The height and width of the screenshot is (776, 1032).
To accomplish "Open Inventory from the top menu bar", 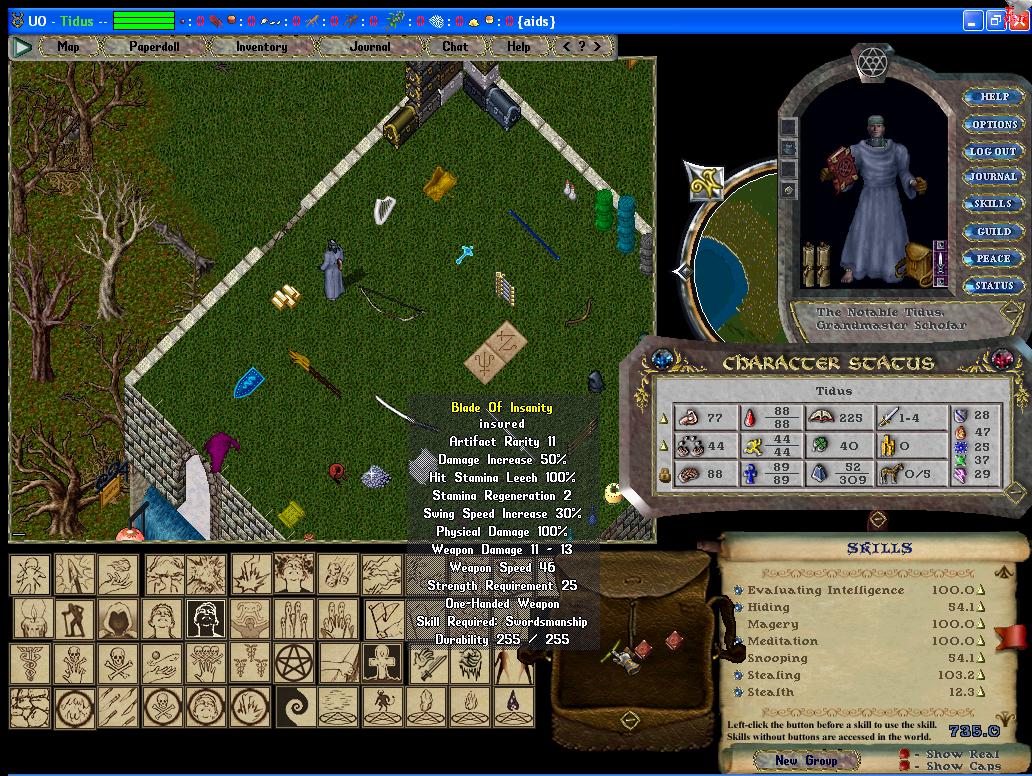I will coord(261,46).
